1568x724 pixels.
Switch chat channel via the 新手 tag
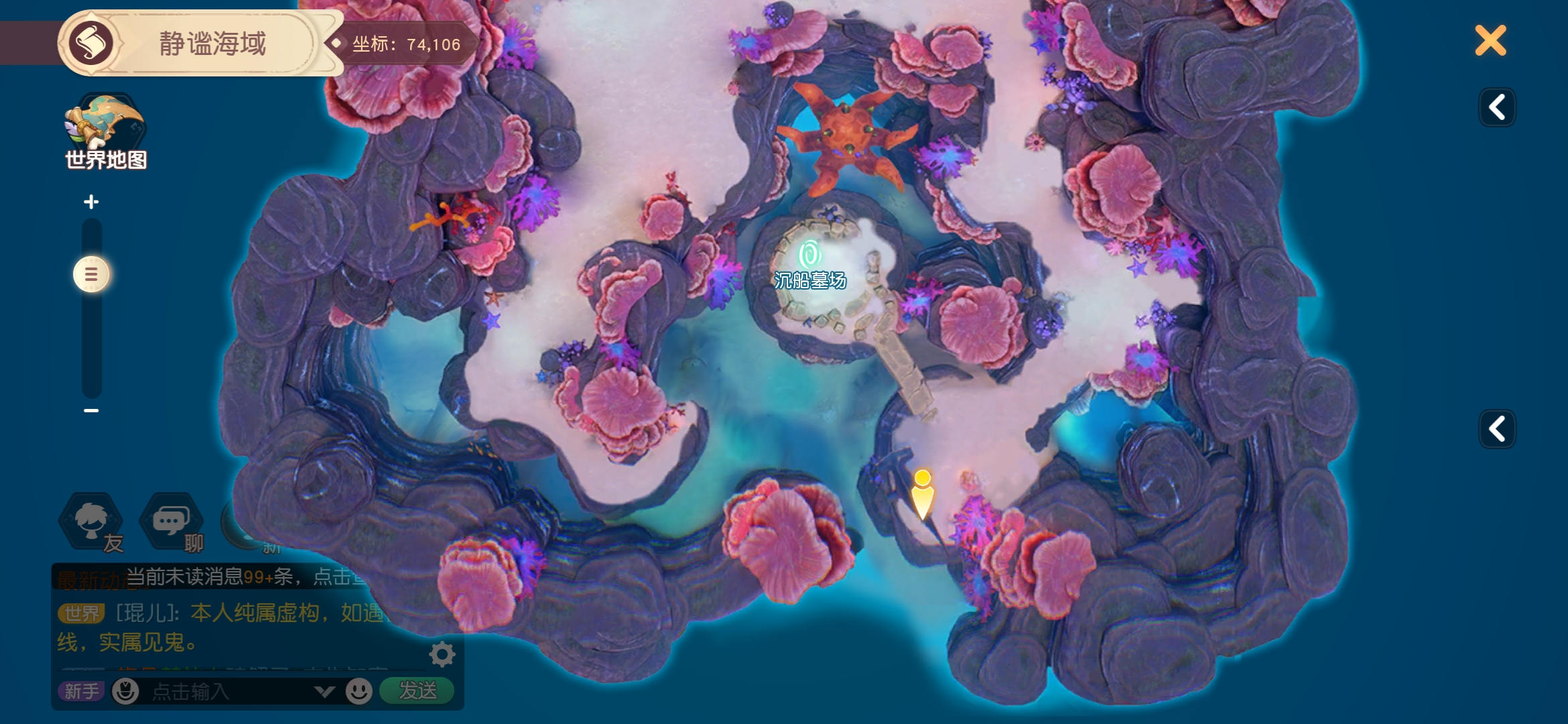tap(81, 691)
